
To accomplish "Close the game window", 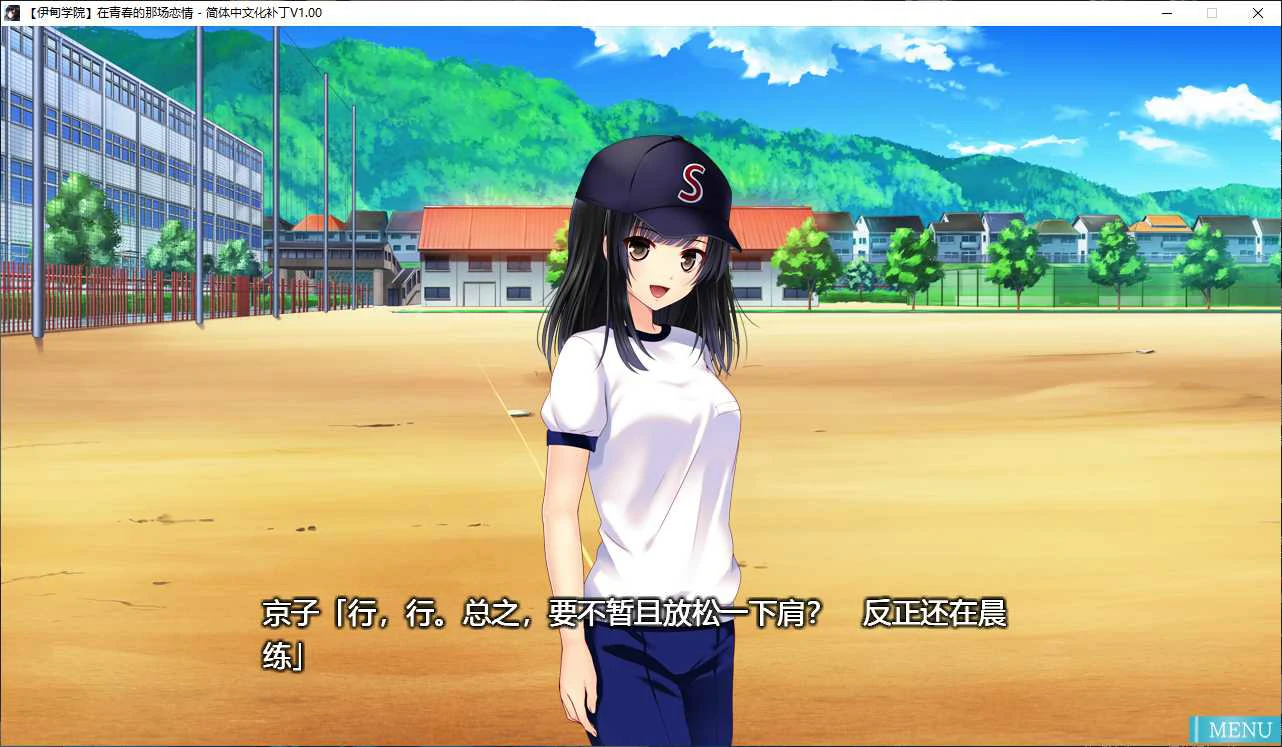I will coord(1257,13).
